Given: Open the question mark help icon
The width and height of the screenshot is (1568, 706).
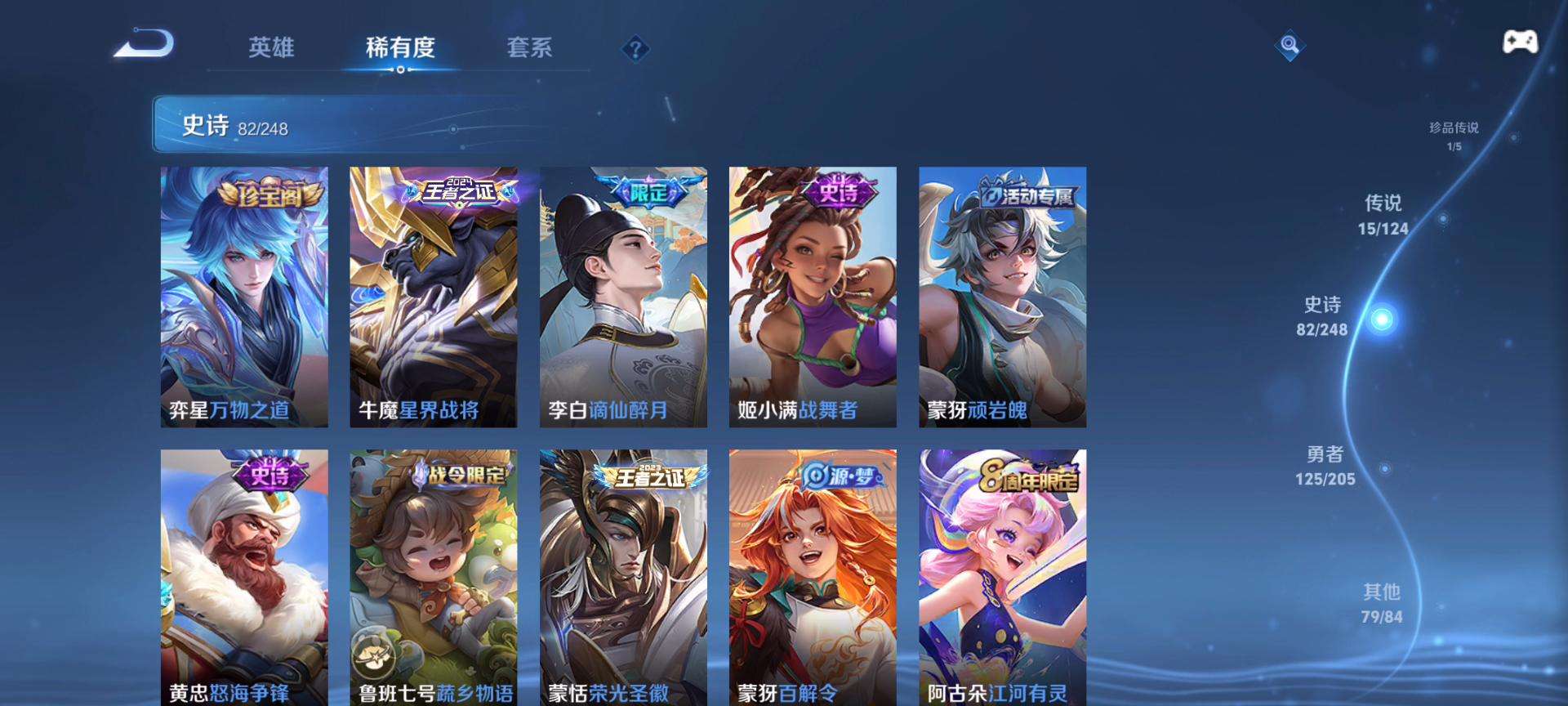Looking at the screenshot, I should (635, 49).
